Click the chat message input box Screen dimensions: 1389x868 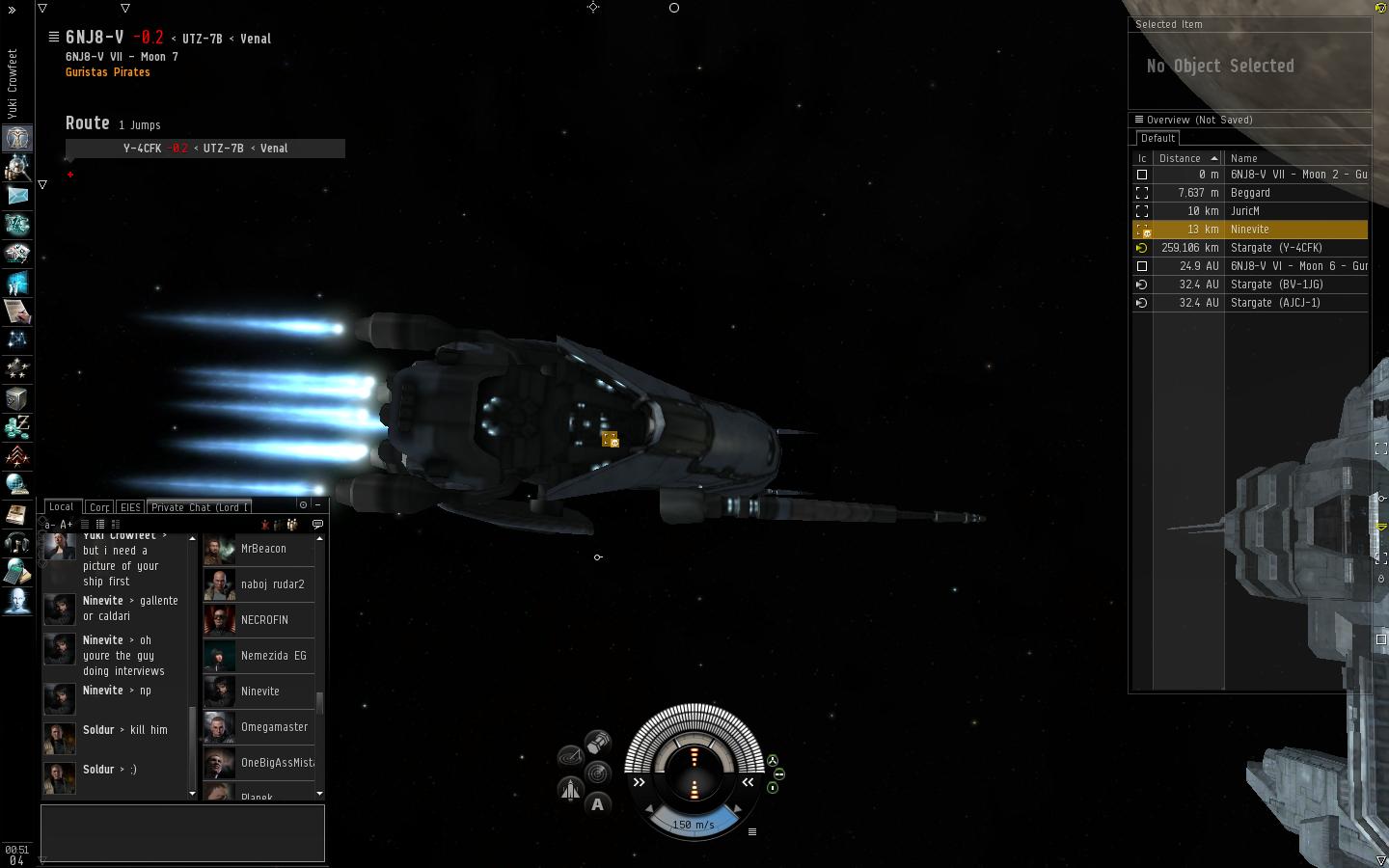[182, 833]
